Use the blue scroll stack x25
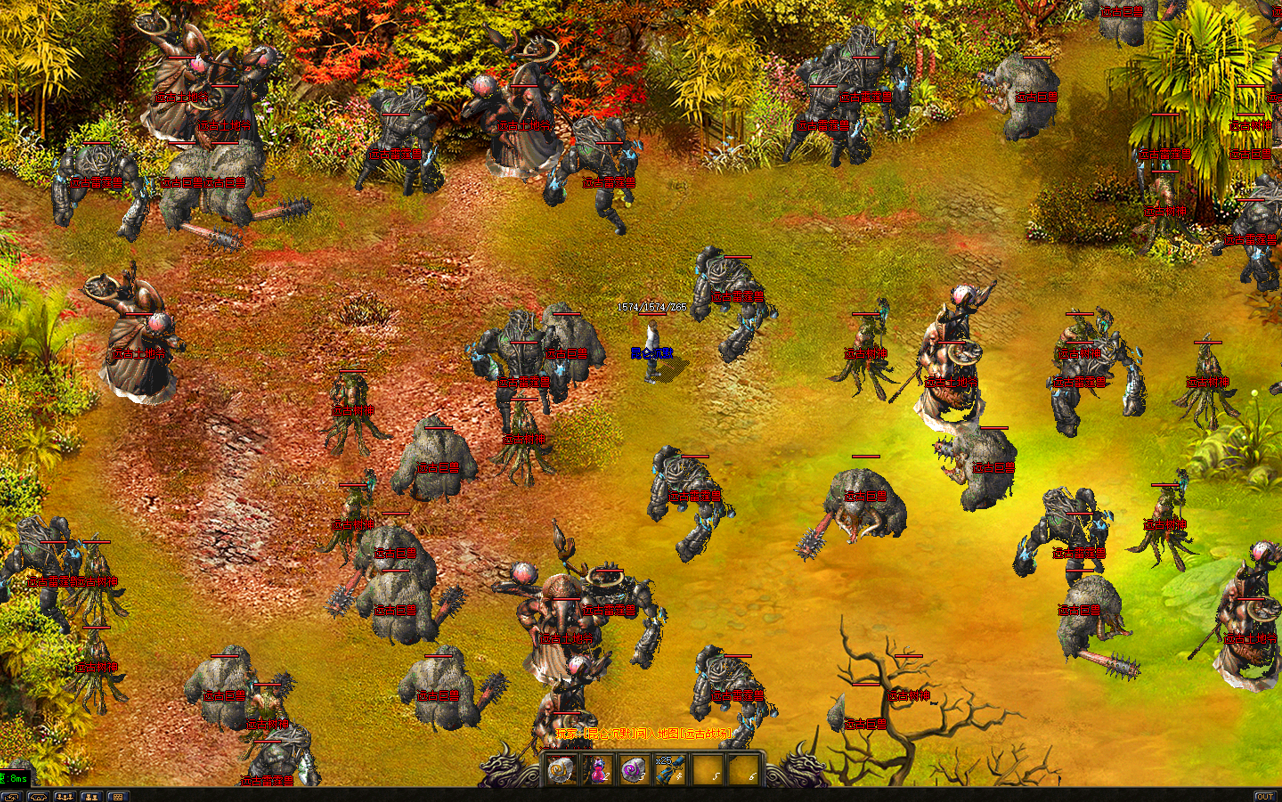This screenshot has height=802, width=1282. (669, 768)
